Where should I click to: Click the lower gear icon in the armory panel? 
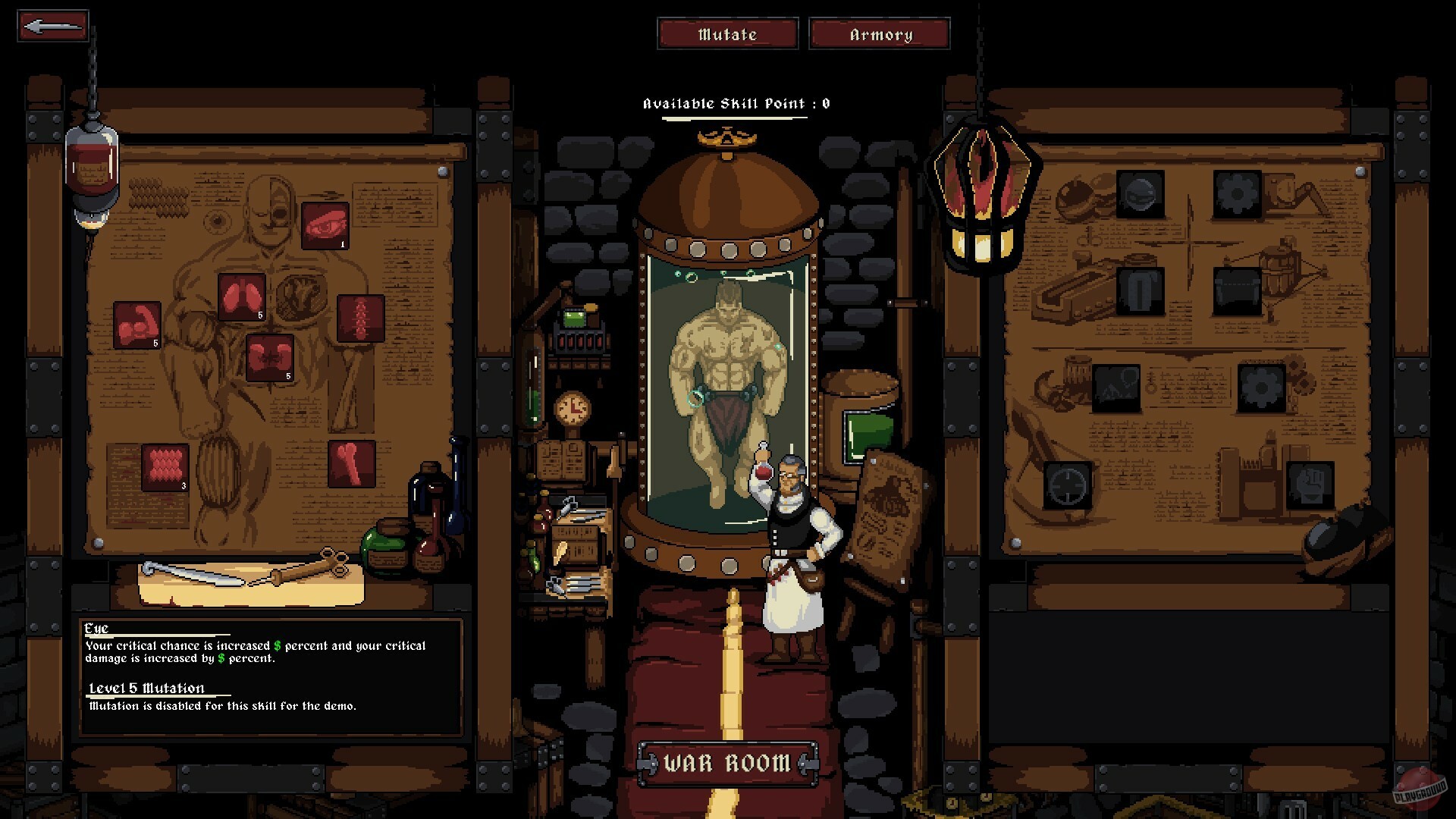pyautogui.click(x=1260, y=387)
